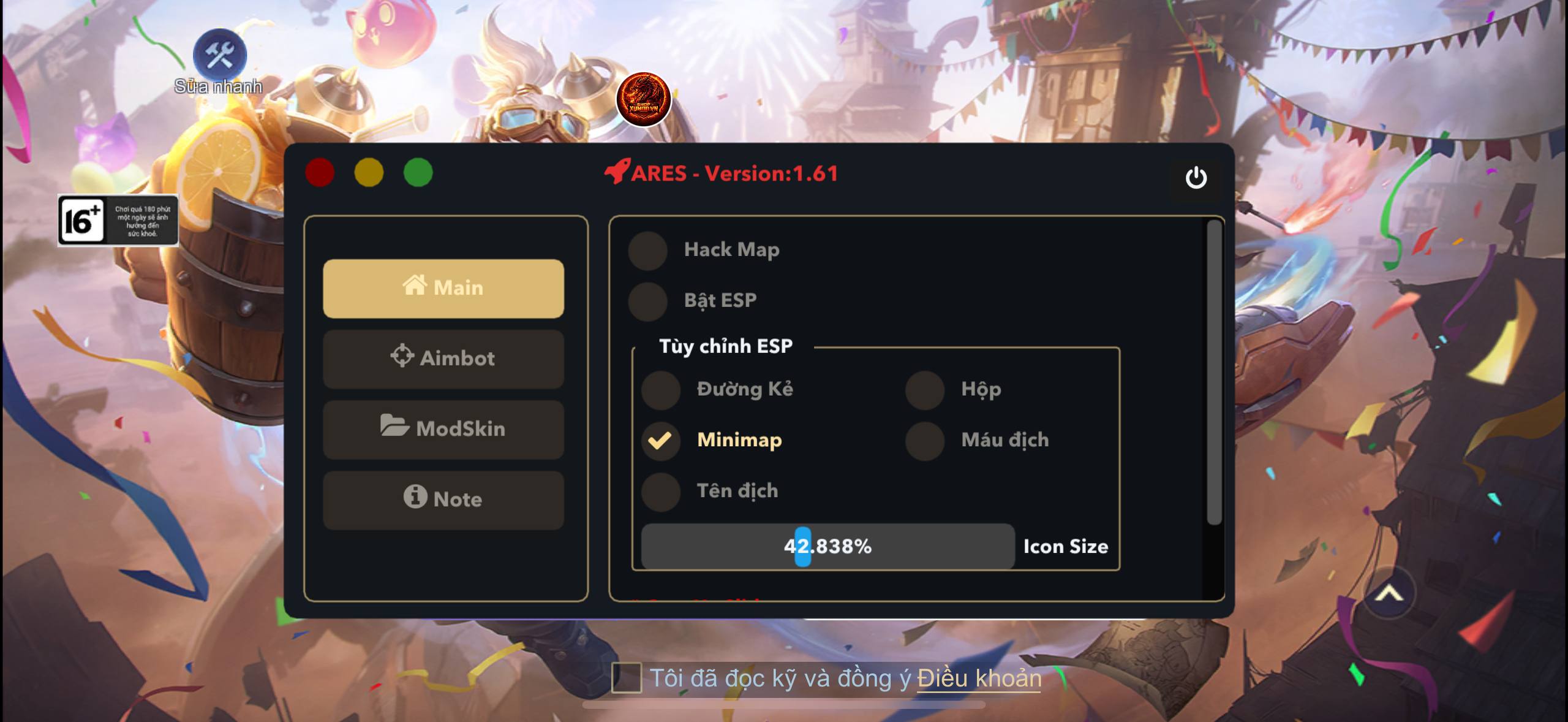This screenshot has height=722, width=1568.
Task: Enable the Máu địch option
Action: [x=924, y=441]
